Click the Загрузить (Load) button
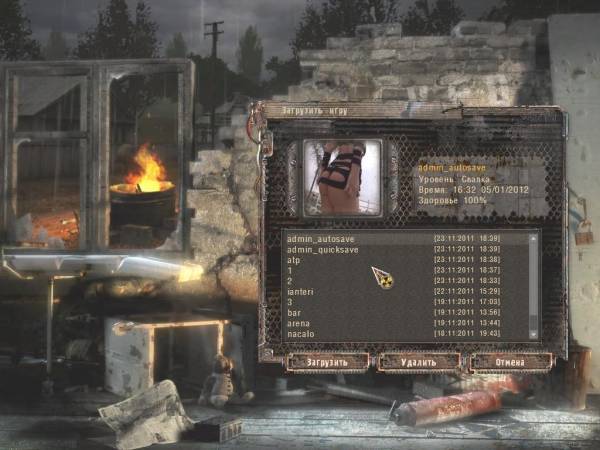The image size is (600, 450). point(327,361)
